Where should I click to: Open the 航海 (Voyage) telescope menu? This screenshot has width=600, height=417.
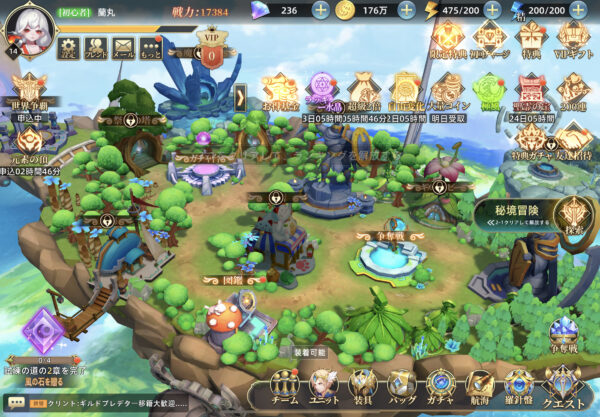click(x=480, y=387)
